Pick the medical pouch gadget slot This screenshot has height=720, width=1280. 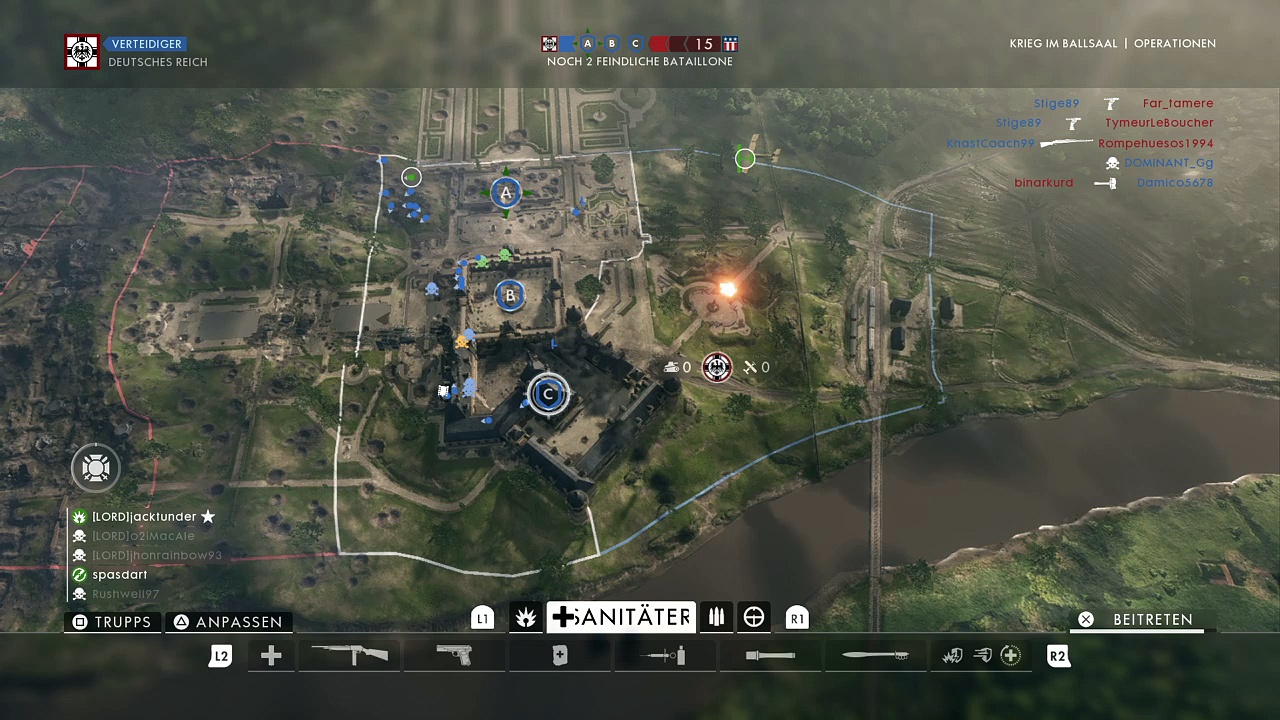[x=560, y=656]
